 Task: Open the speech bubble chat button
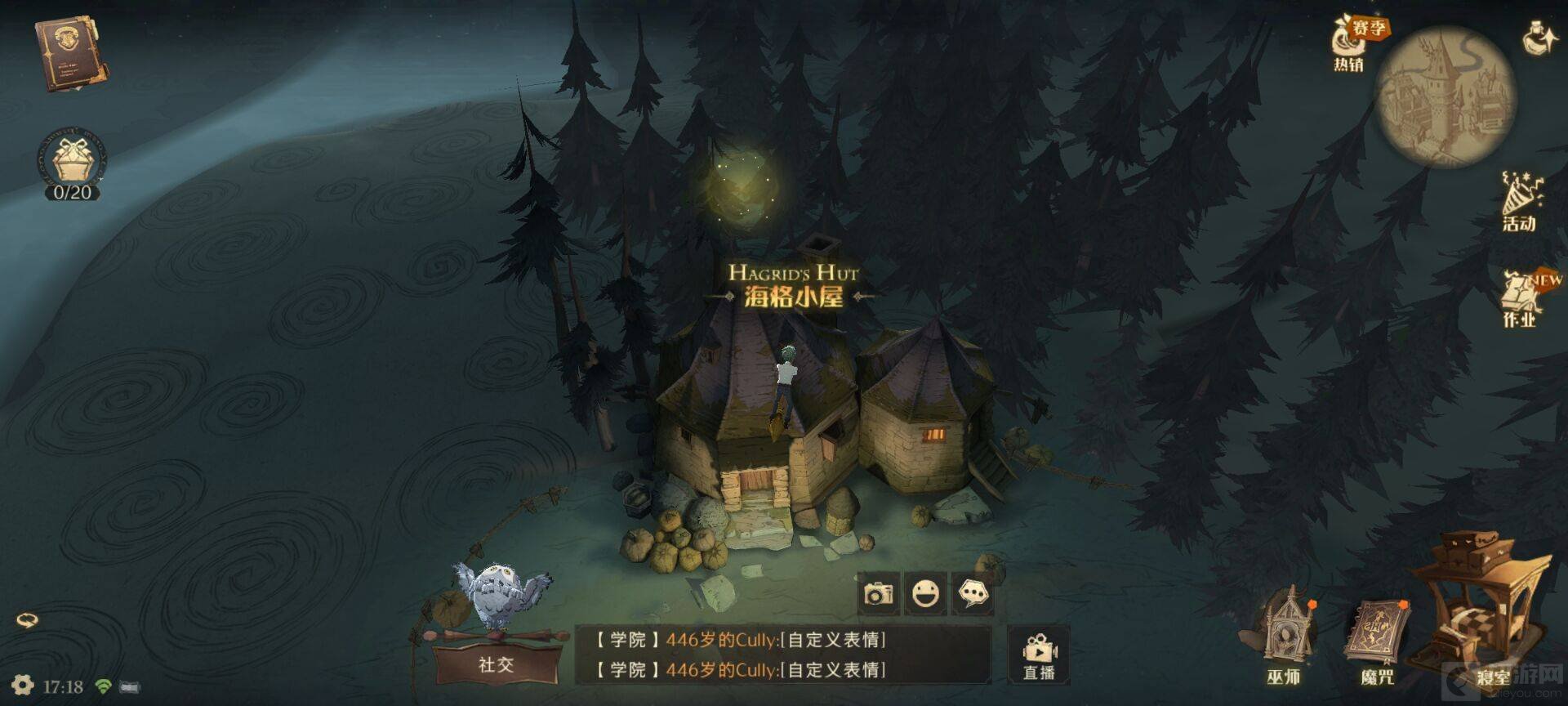(973, 593)
